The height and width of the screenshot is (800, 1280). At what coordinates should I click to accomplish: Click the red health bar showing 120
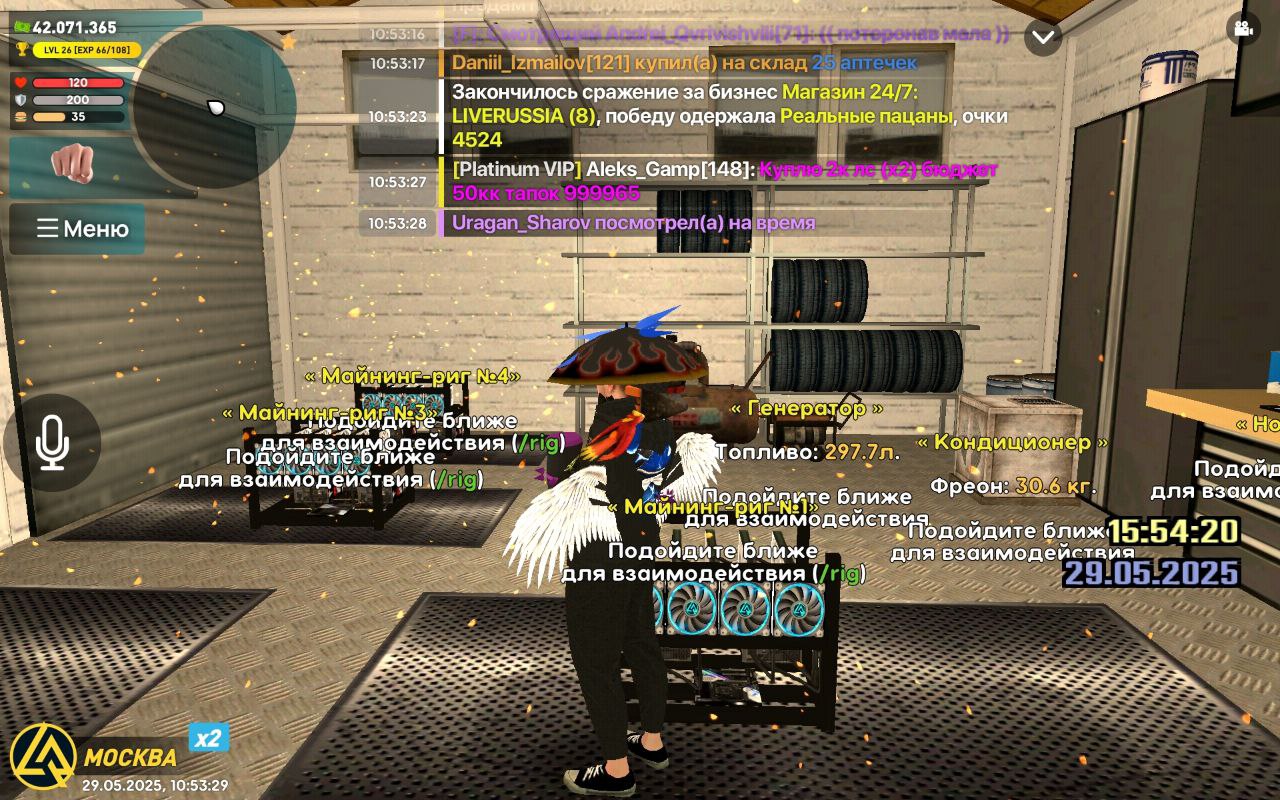click(x=78, y=83)
